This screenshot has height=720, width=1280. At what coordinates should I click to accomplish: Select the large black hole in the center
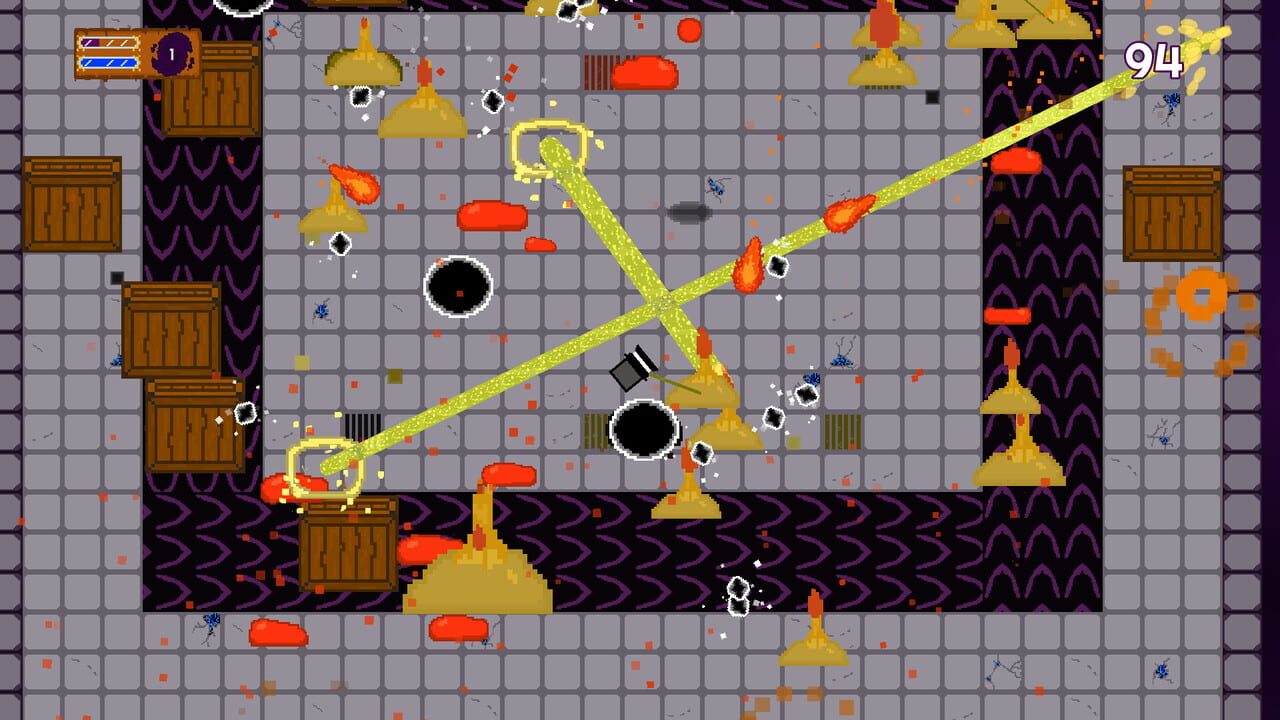coord(645,432)
